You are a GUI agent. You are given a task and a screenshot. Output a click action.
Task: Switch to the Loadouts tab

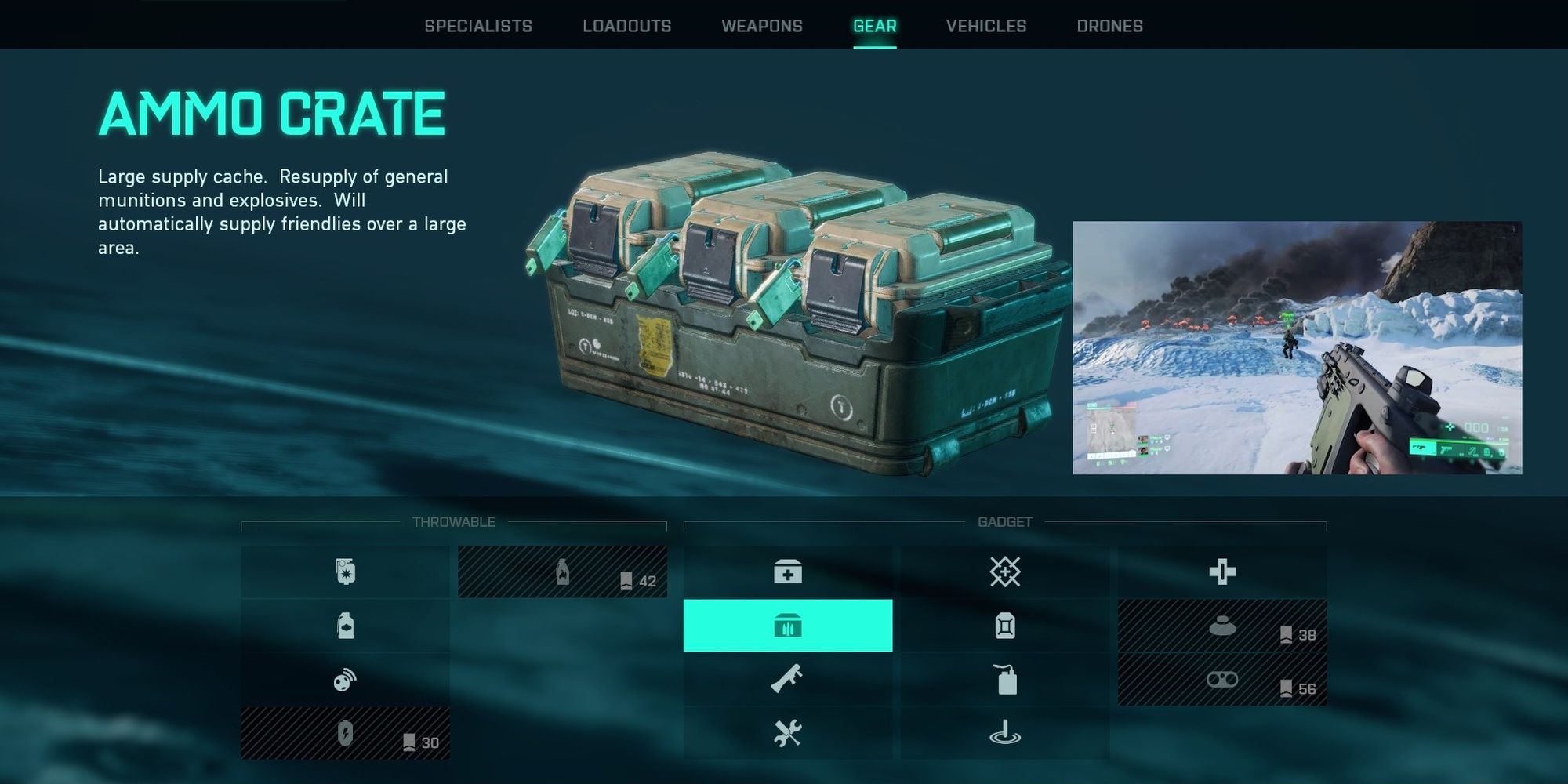[x=626, y=26]
